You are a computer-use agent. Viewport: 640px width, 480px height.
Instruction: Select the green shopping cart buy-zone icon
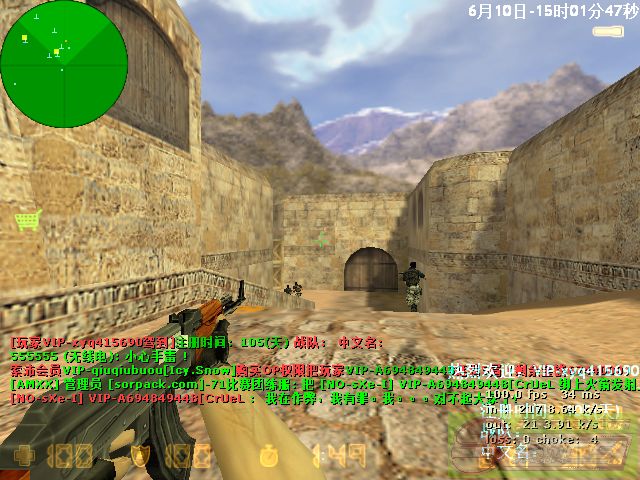click(x=27, y=219)
